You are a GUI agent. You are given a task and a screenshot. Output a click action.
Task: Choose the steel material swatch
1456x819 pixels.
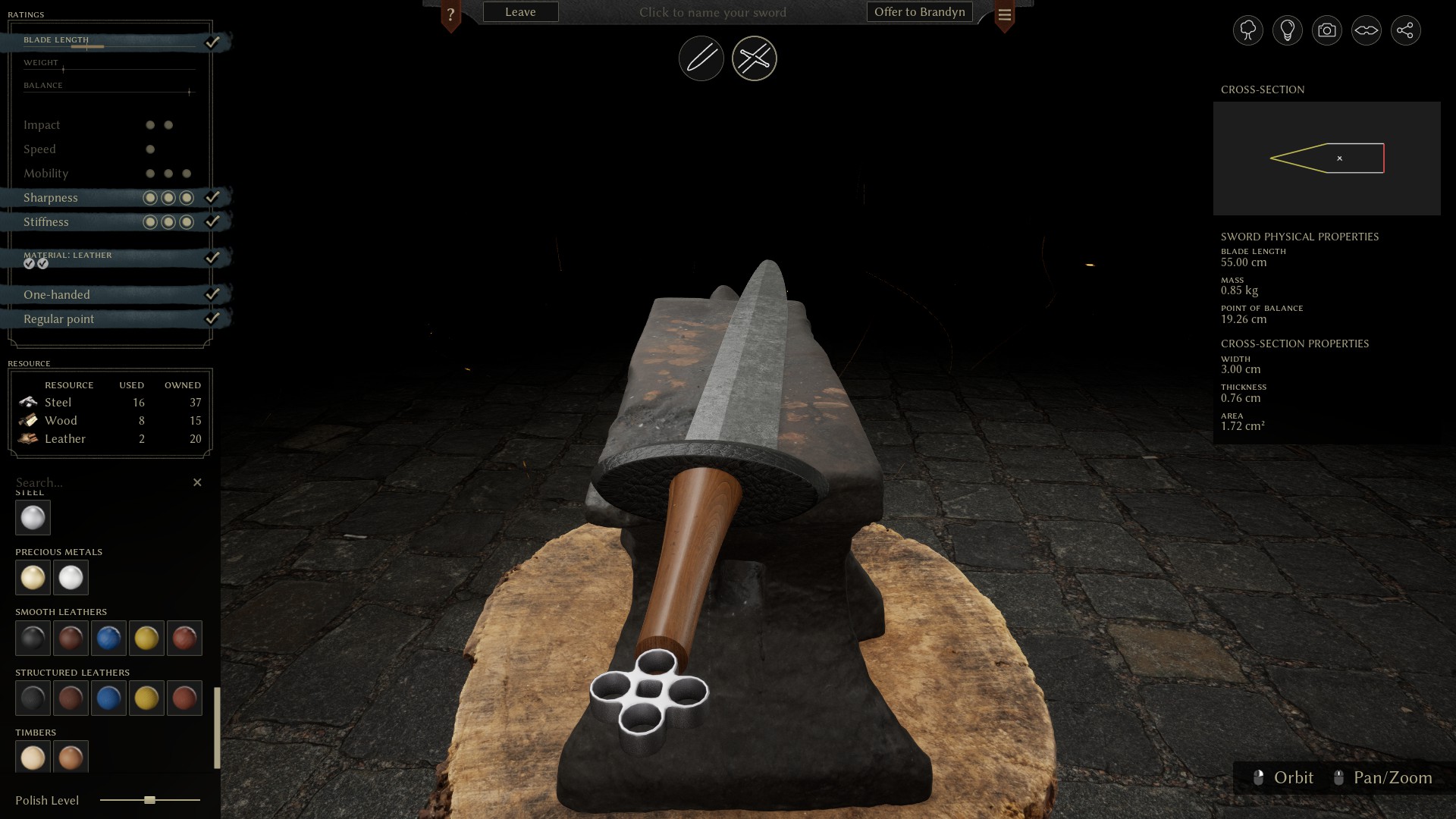coord(33,518)
